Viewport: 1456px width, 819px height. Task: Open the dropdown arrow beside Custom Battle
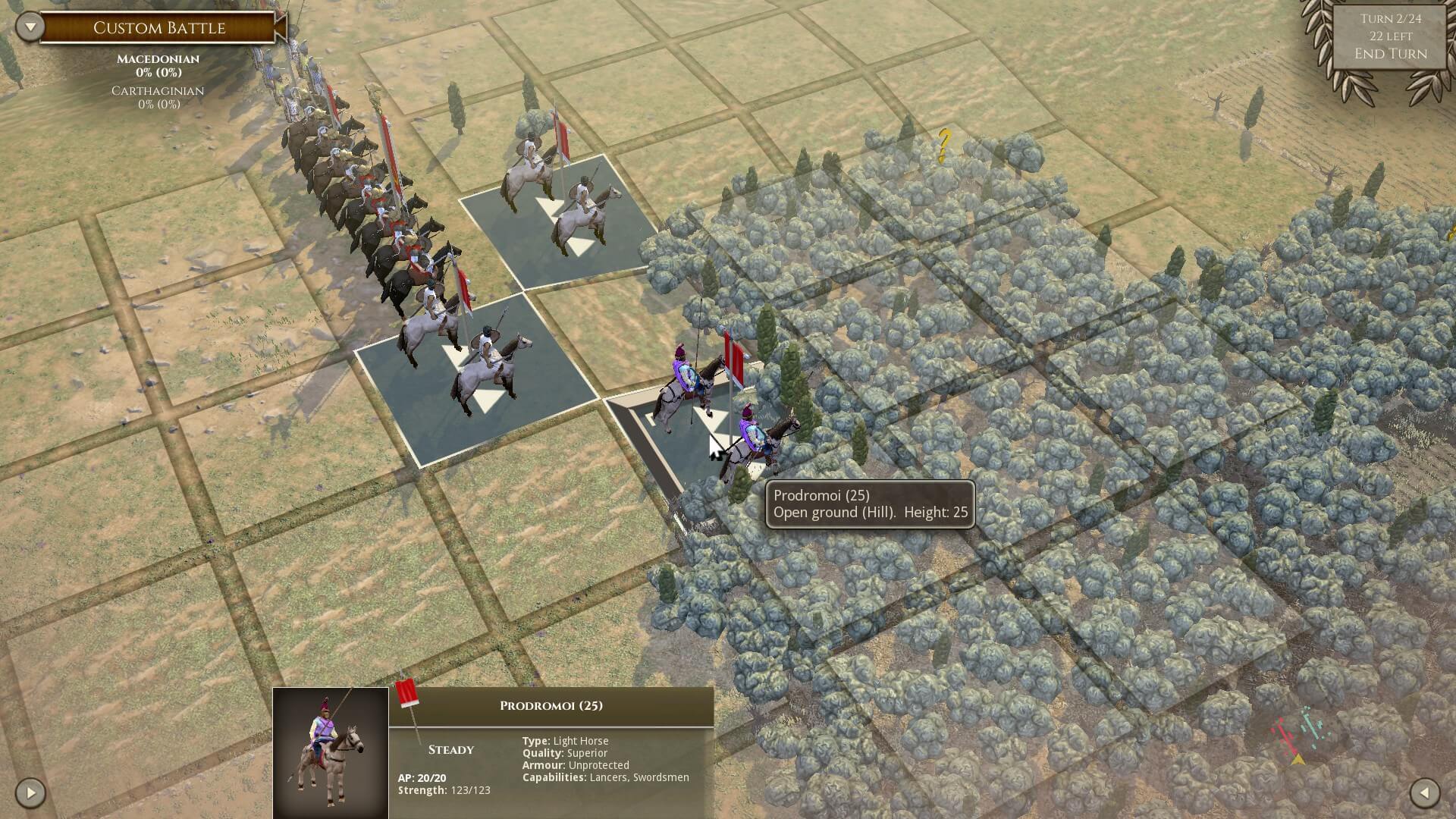pos(30,27)
